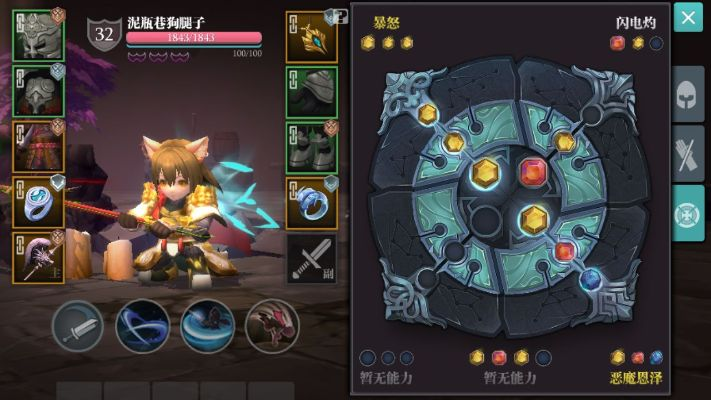Choose the basic sword attack skill
Screen dimensions: 711x400
click(x=78, y=325)
